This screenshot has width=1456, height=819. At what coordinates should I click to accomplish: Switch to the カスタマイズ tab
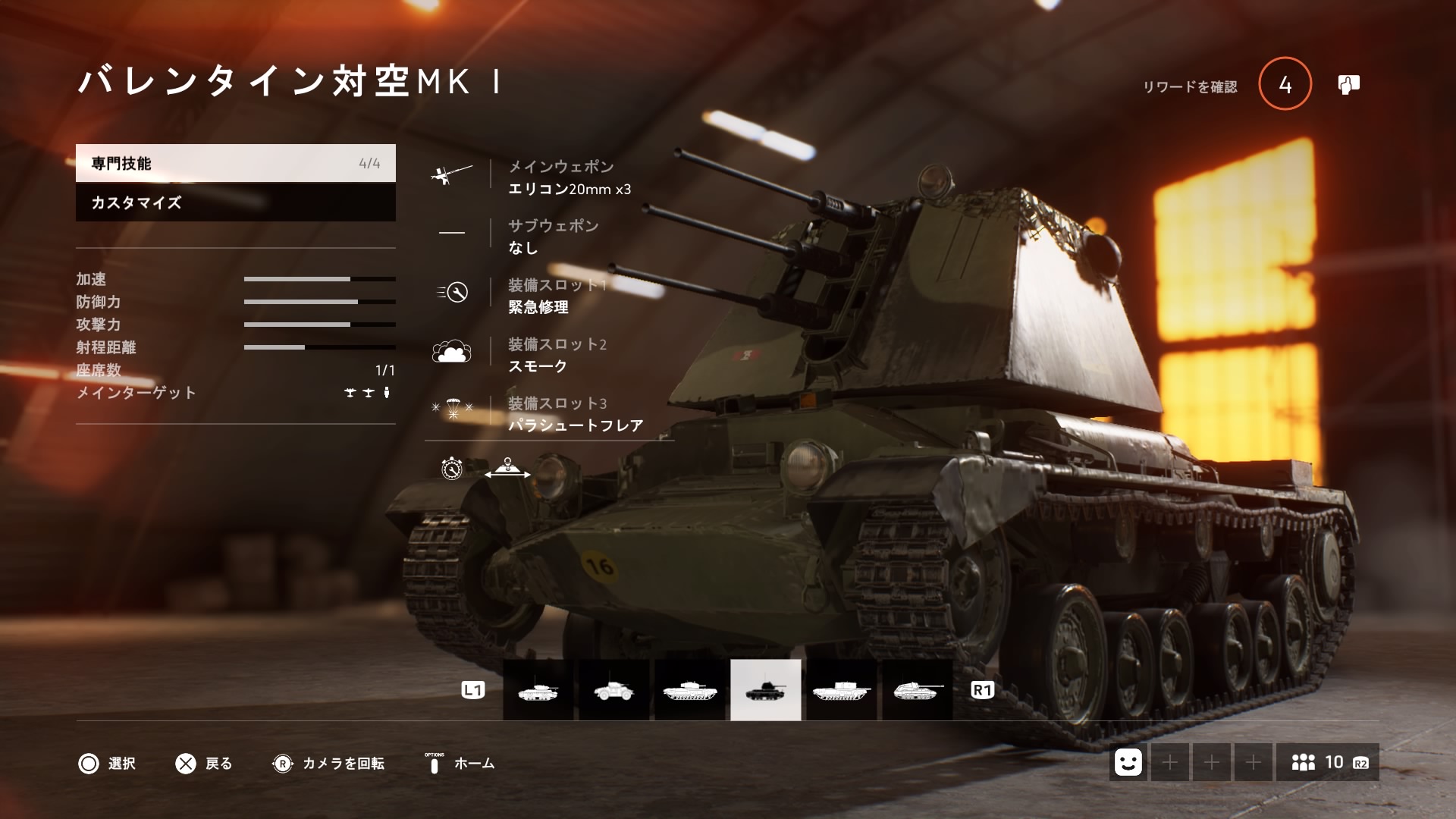pyautogui.click(x=235, y=203)
